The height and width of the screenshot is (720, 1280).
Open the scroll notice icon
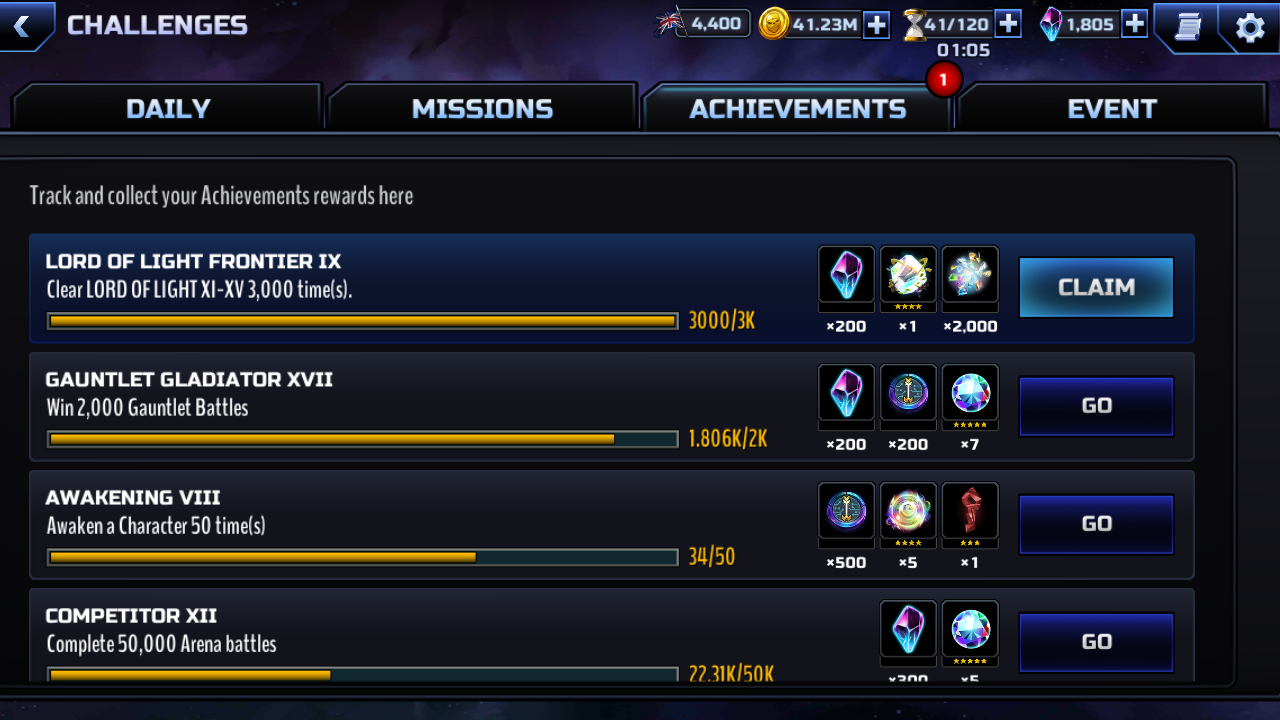(x=1187, y=27)
